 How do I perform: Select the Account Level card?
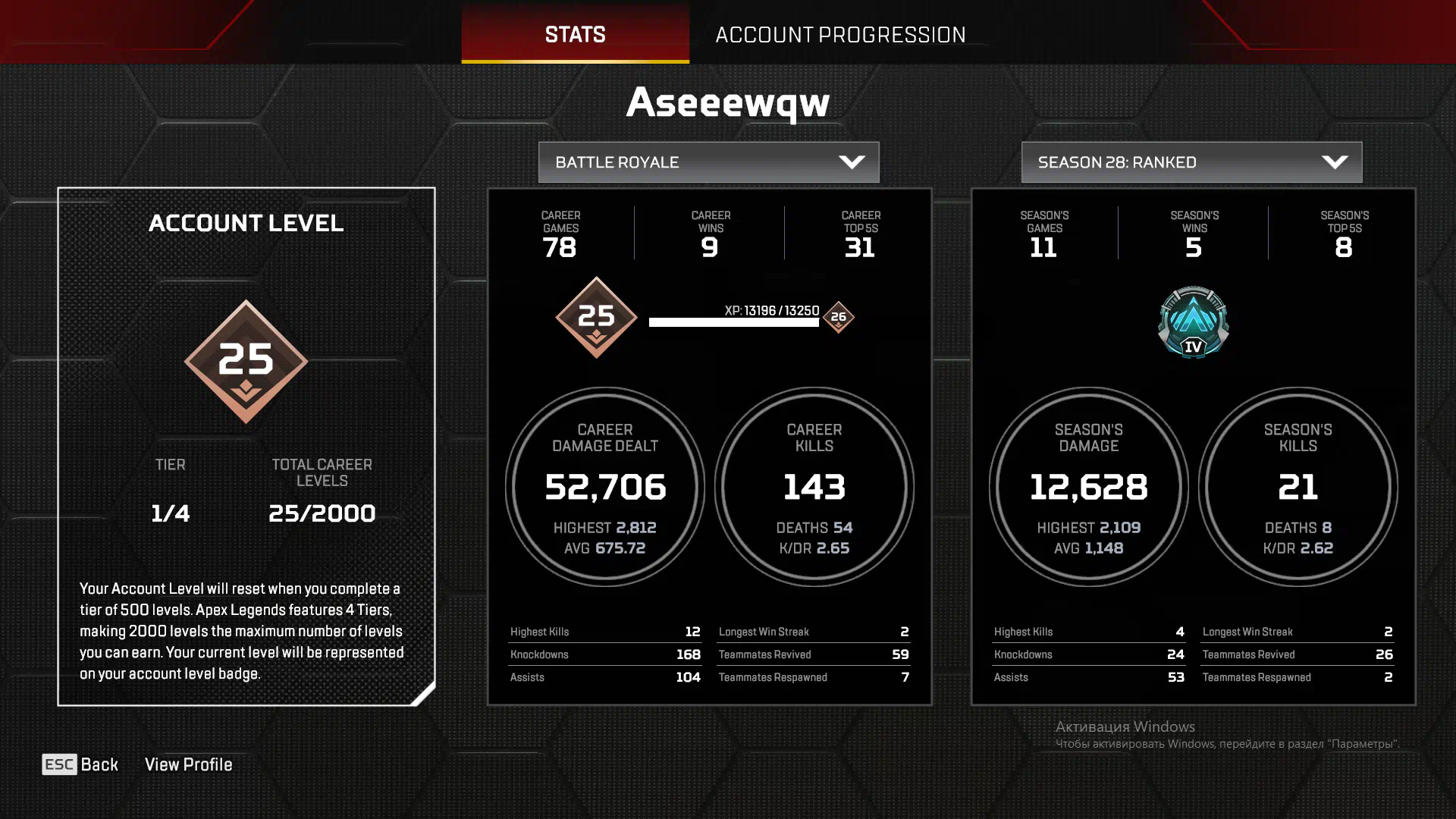pos(246,446)
